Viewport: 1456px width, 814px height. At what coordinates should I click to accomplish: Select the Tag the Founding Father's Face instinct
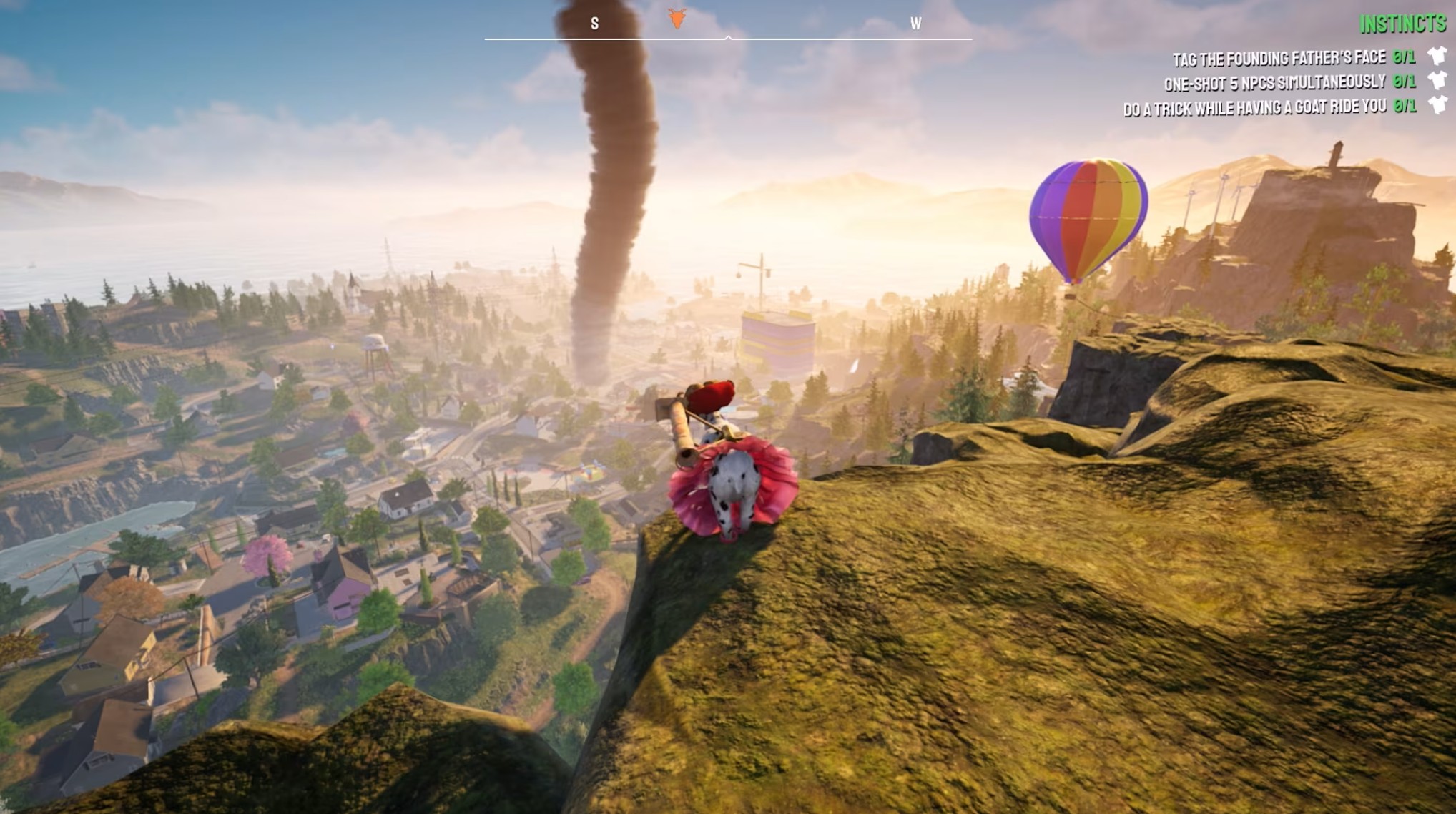pyautogui.click(x=1278, y=58)
